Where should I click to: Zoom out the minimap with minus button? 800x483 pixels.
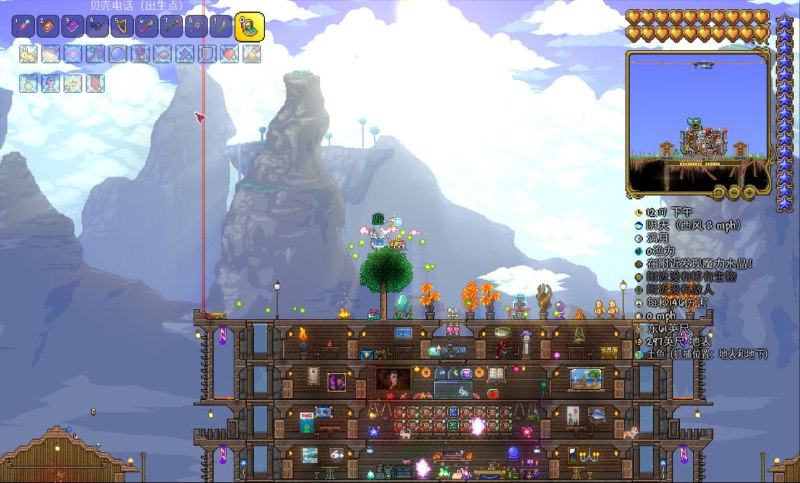coord(734,190)
